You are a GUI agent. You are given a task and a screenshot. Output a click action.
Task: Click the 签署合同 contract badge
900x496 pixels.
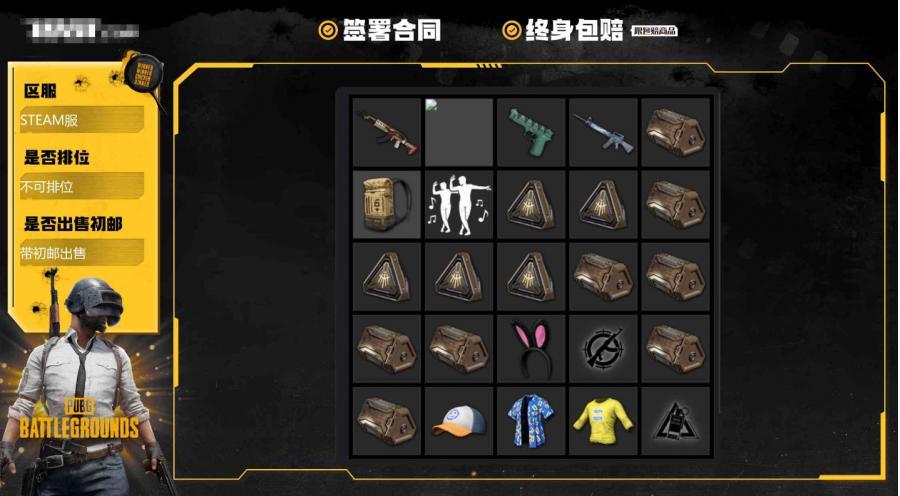[x=380, y=30]
